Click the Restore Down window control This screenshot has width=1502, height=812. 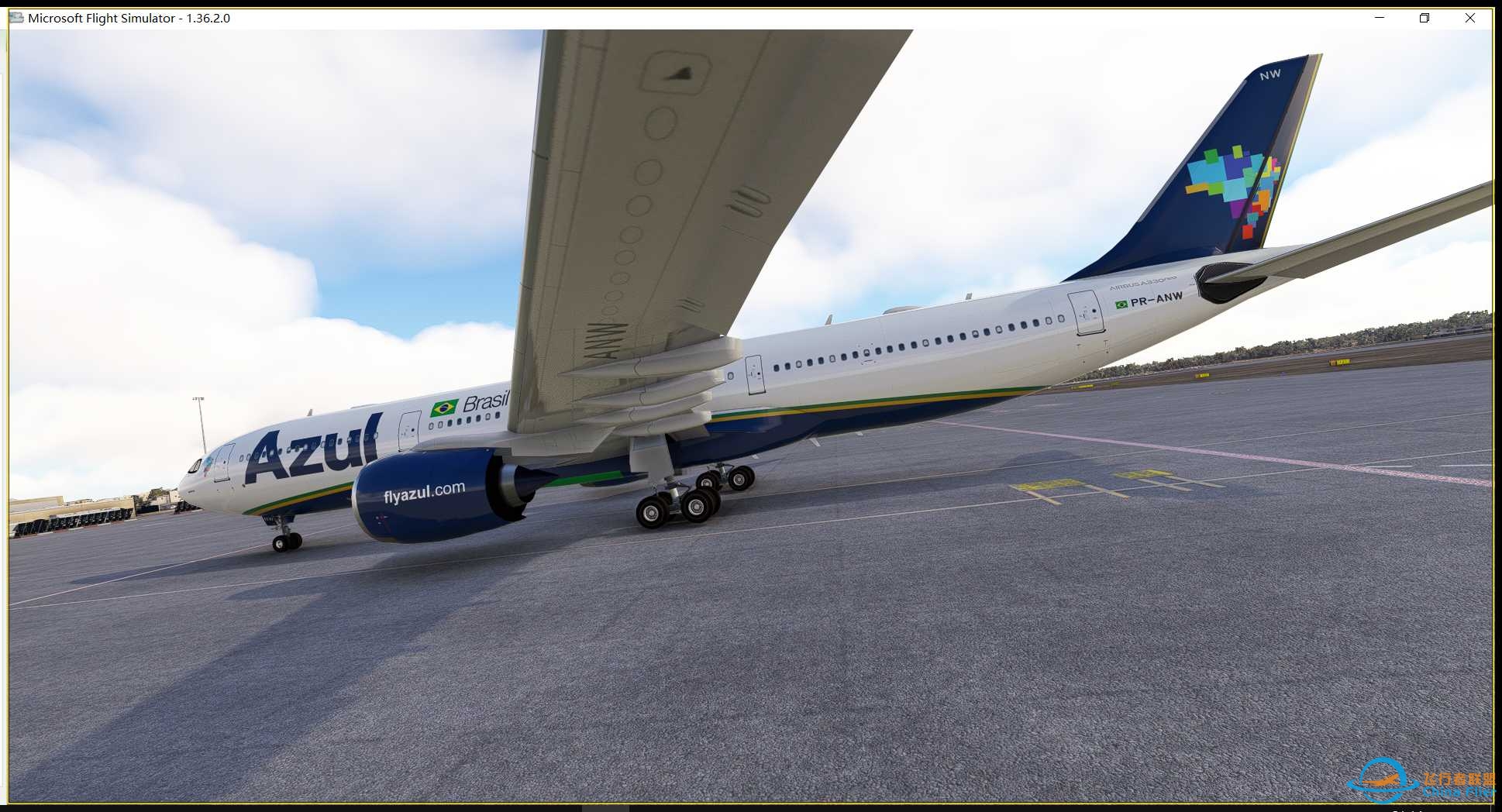1424,17
